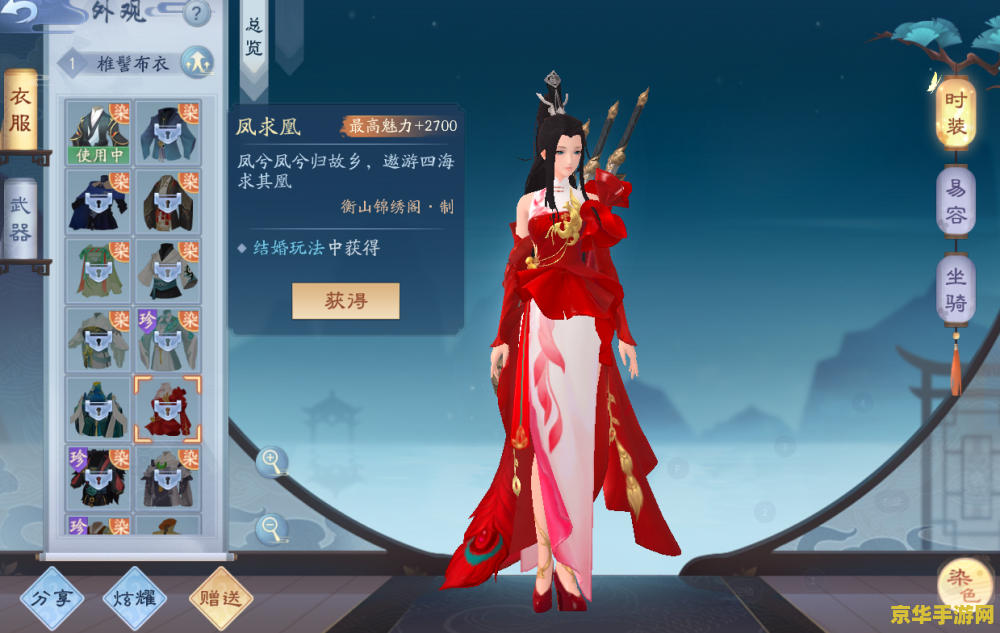Tap the 炫耀 show-off button
Viewport: 1000px width, 633px height.
pyautogui.click(x=134, y=599)
